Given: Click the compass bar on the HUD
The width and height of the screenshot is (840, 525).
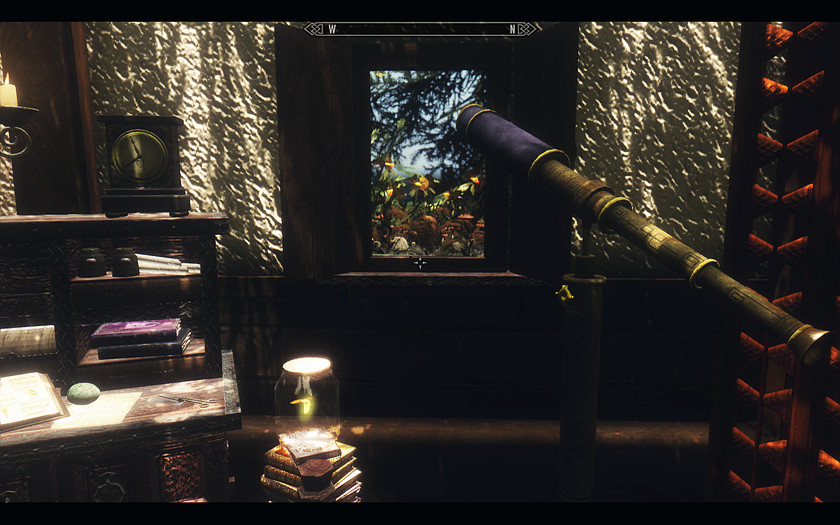Looking at the screenshot, I should 422,29.
